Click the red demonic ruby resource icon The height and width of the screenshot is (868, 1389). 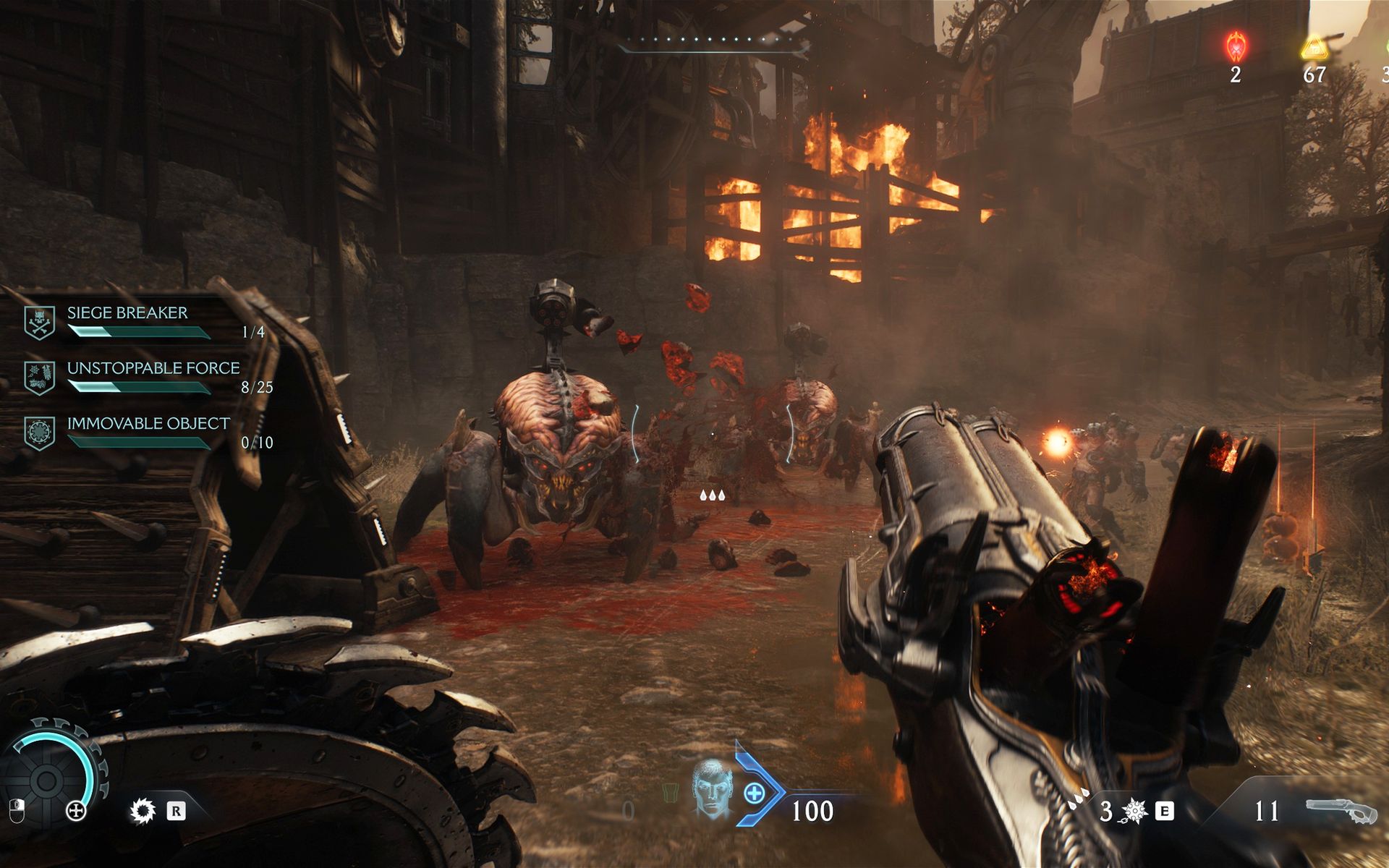tap(1236, 46)
